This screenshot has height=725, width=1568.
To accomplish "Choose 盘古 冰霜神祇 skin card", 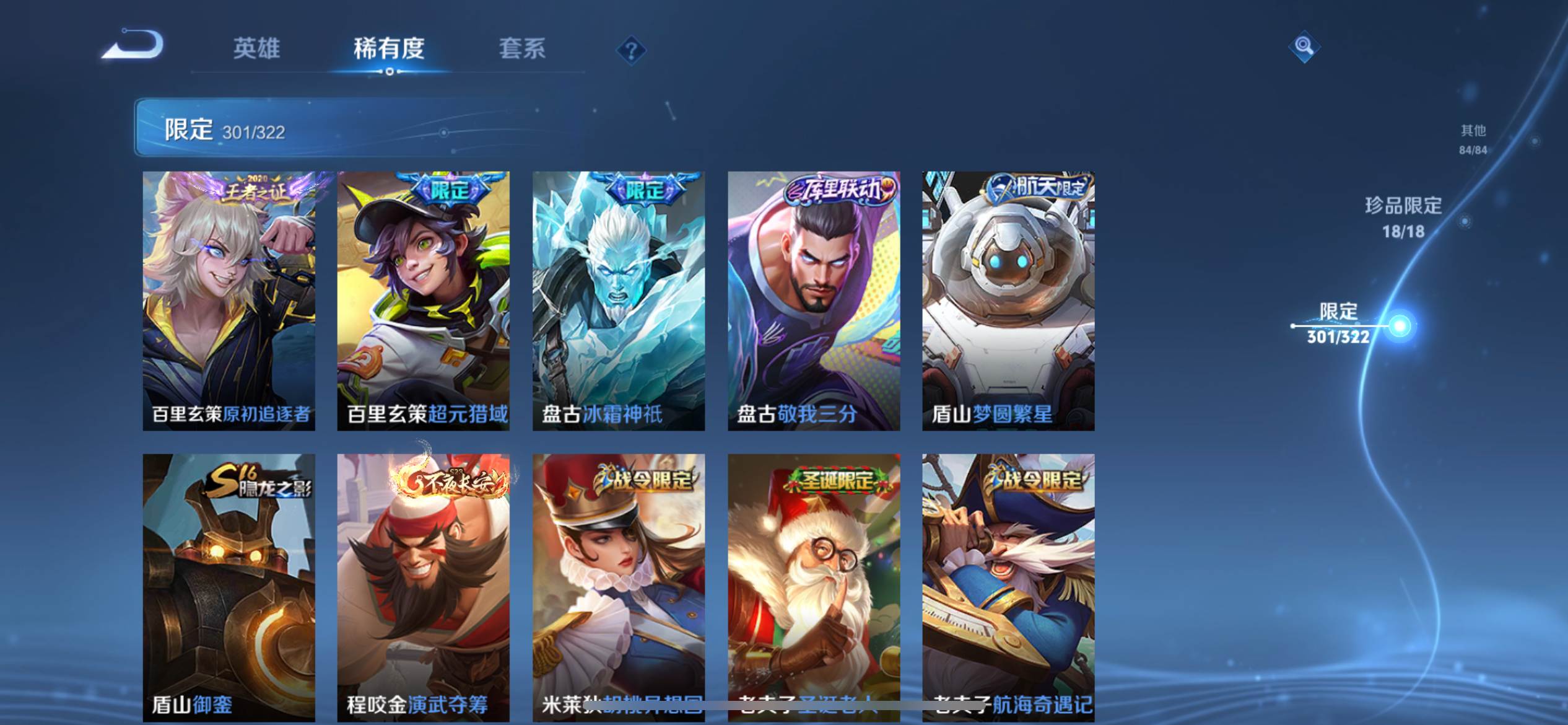I will (618, 301).
